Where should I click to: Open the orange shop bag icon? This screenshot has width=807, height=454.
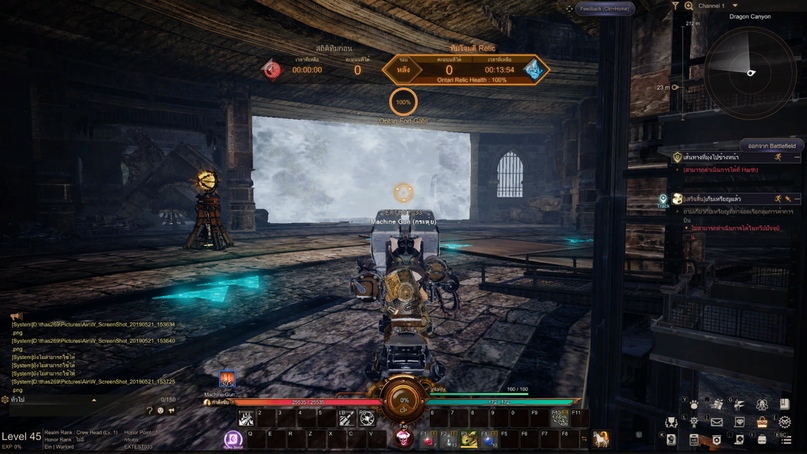tap(762, 422)
